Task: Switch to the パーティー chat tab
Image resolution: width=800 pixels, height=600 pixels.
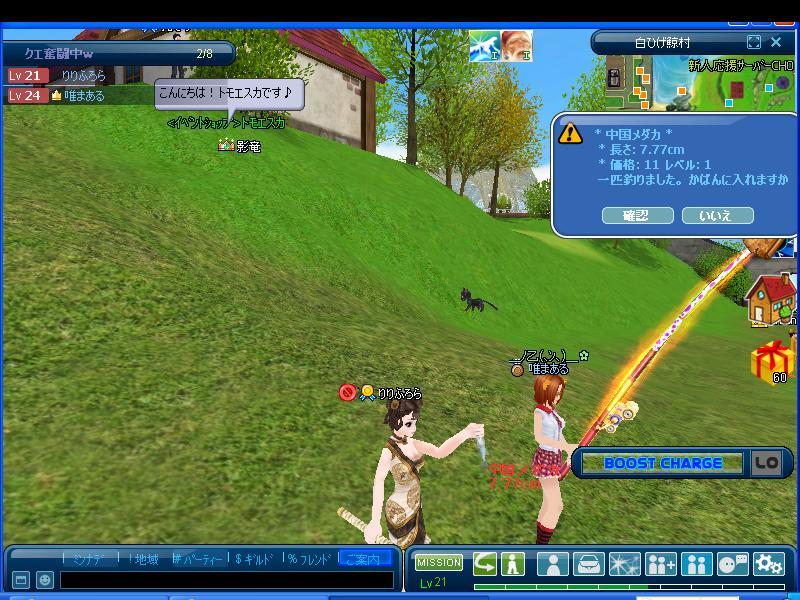Action: (198, 559)
